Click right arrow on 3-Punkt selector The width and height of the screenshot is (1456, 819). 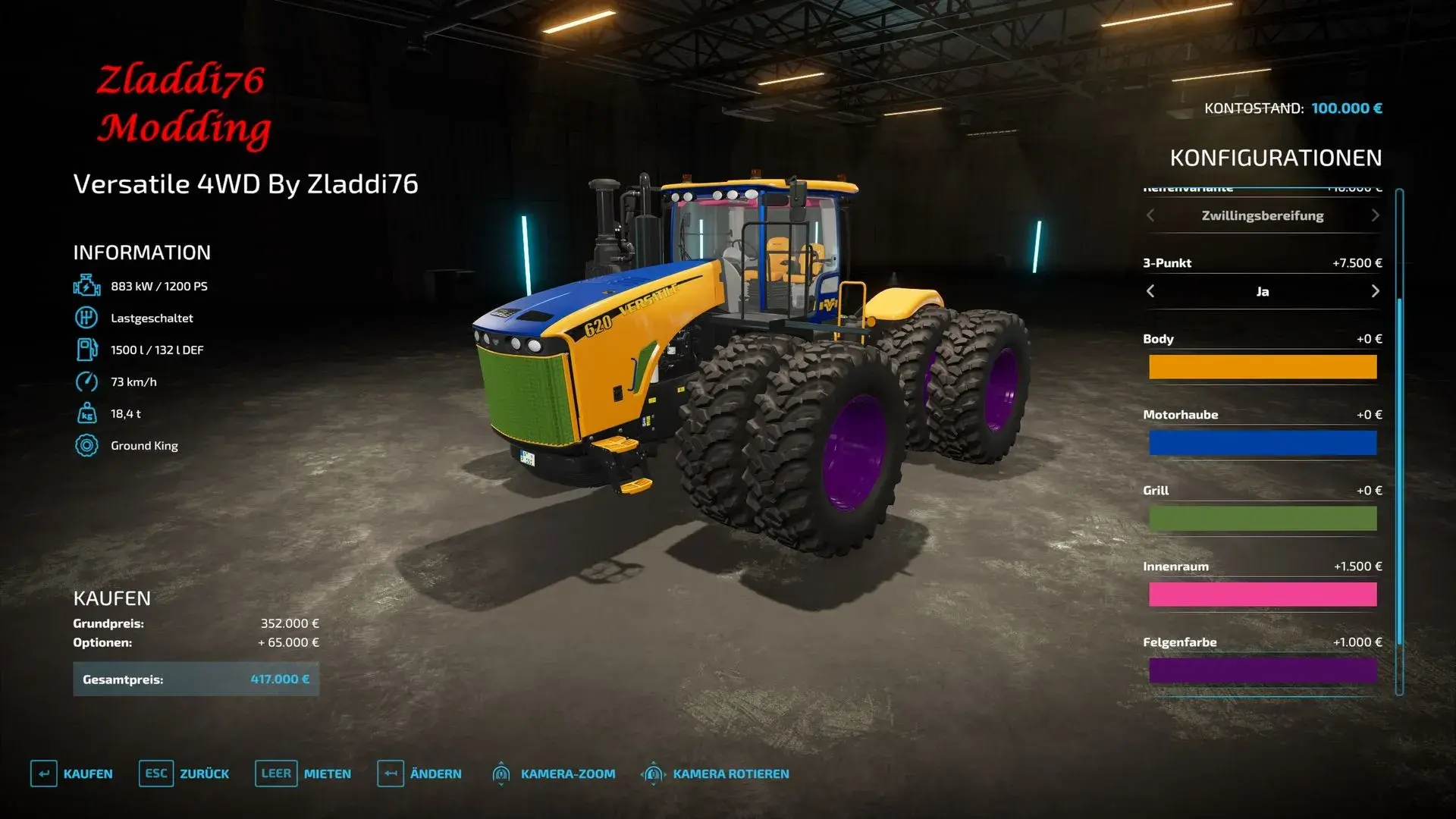[1376, 291]
